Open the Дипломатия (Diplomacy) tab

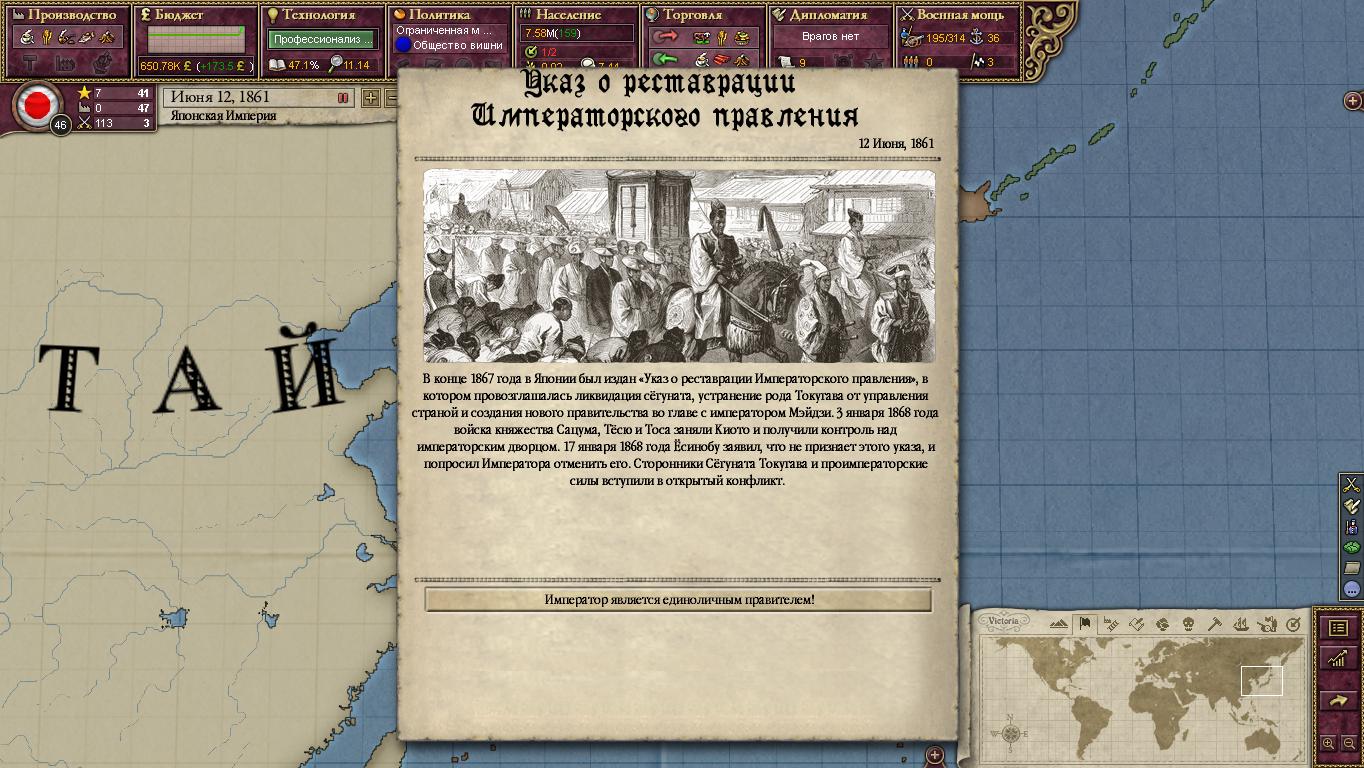[831, 15]
